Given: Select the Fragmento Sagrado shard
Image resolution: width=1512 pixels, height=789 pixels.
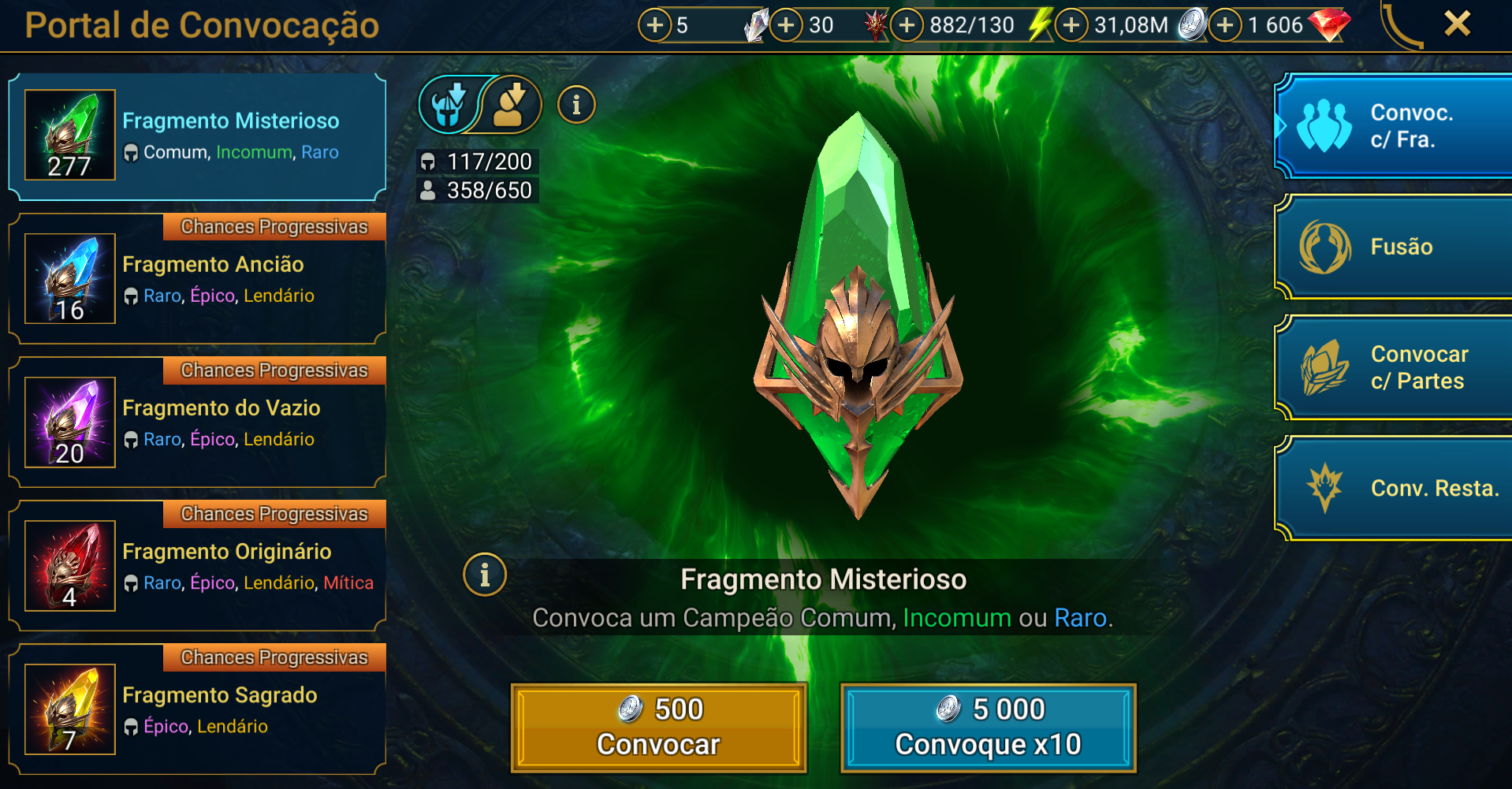Looking at the screenshot, I should [x=197, y=710].
